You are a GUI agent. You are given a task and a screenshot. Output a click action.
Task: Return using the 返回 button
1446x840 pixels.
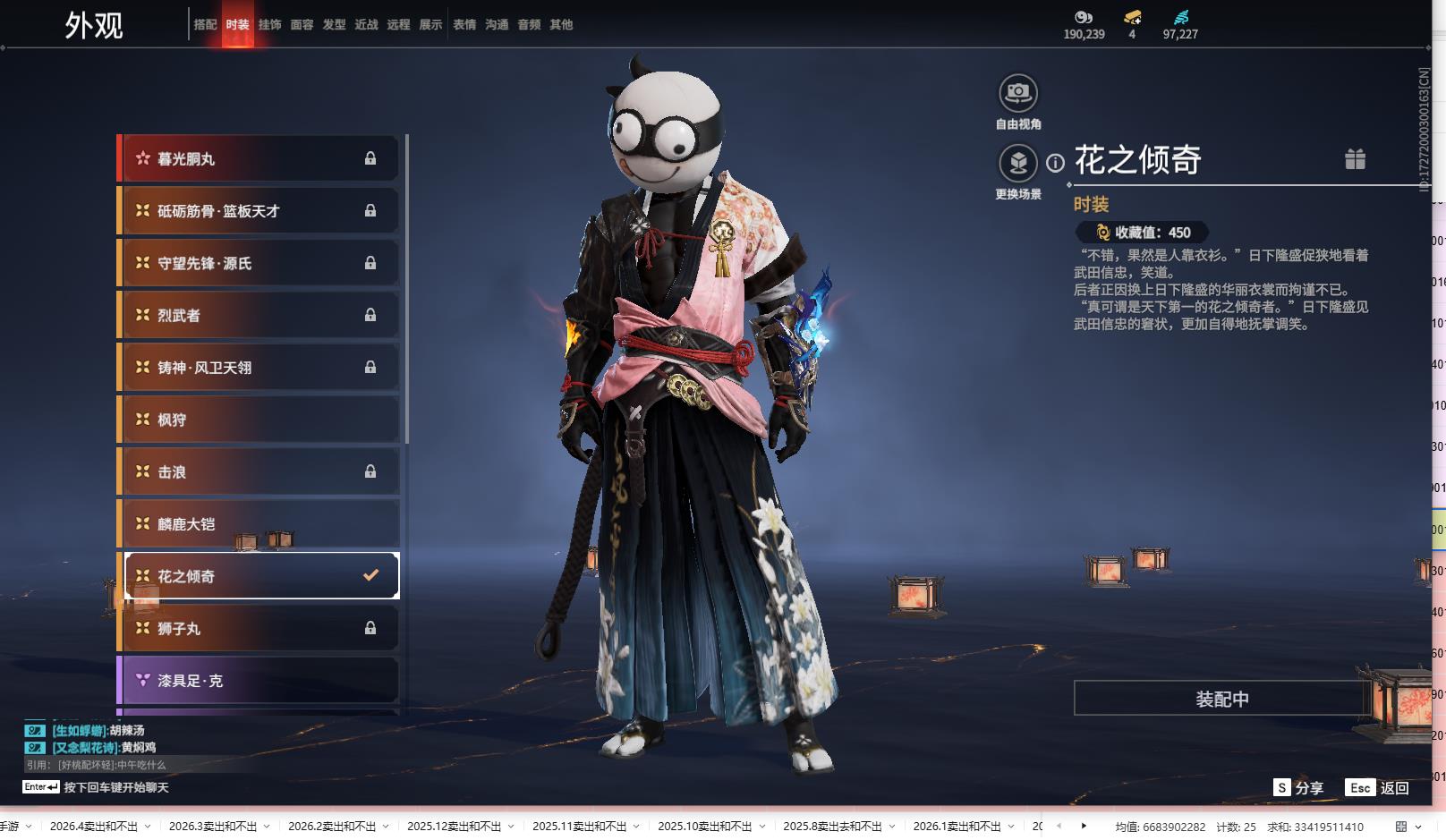[1378, 788]
